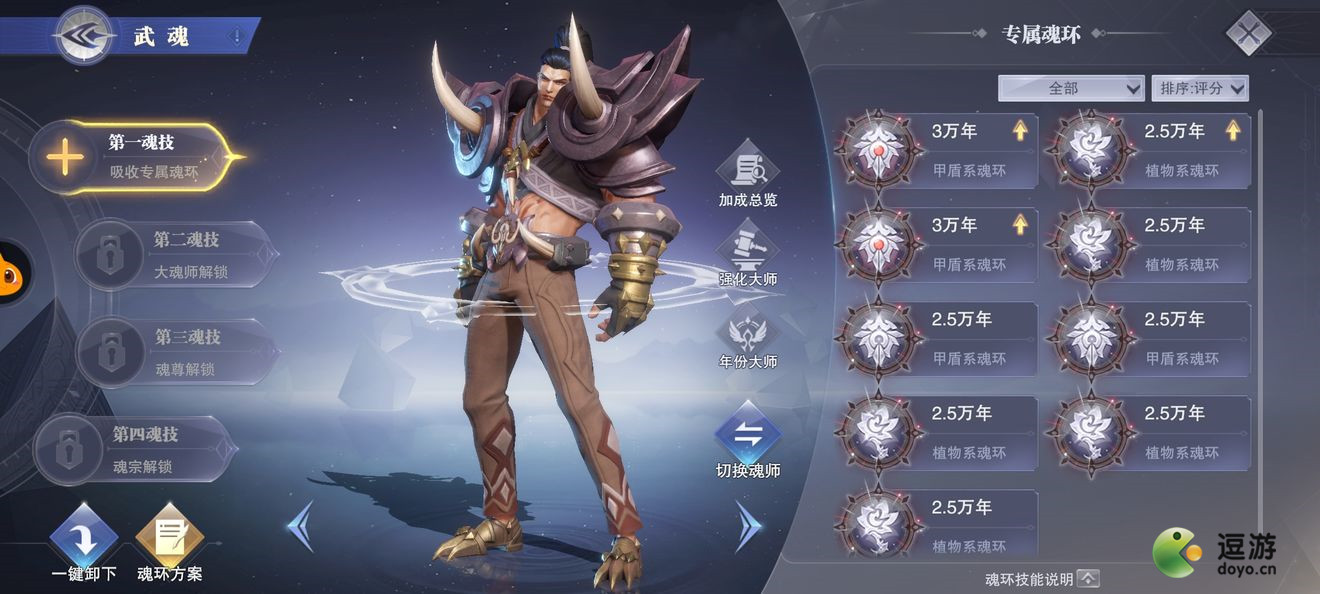This screenshot has height=594, width=1320.
Task: Click the back arrow beside 武魂 title
Action: (84, 36)
